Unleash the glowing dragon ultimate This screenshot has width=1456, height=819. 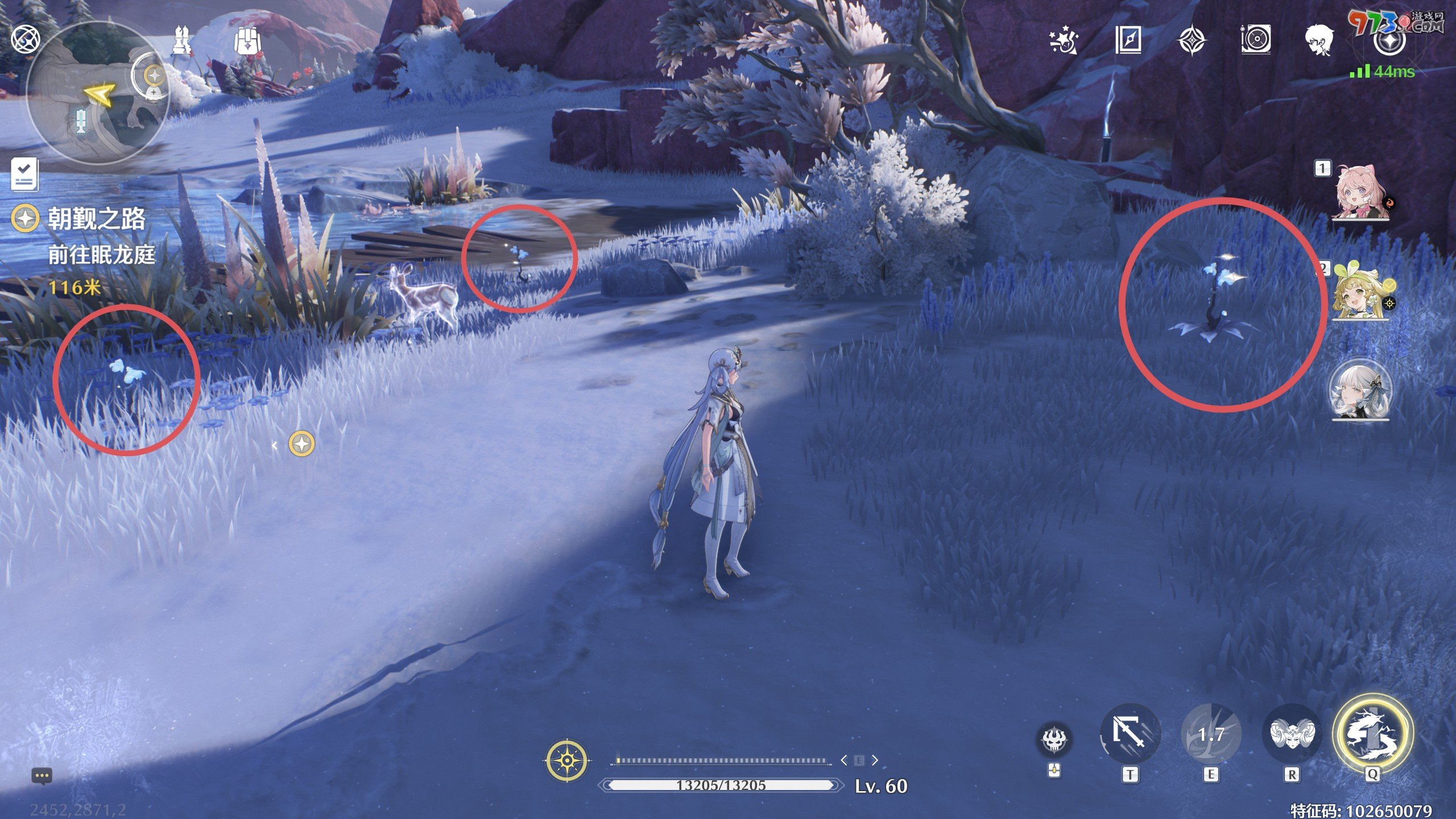pos(1372,734)
